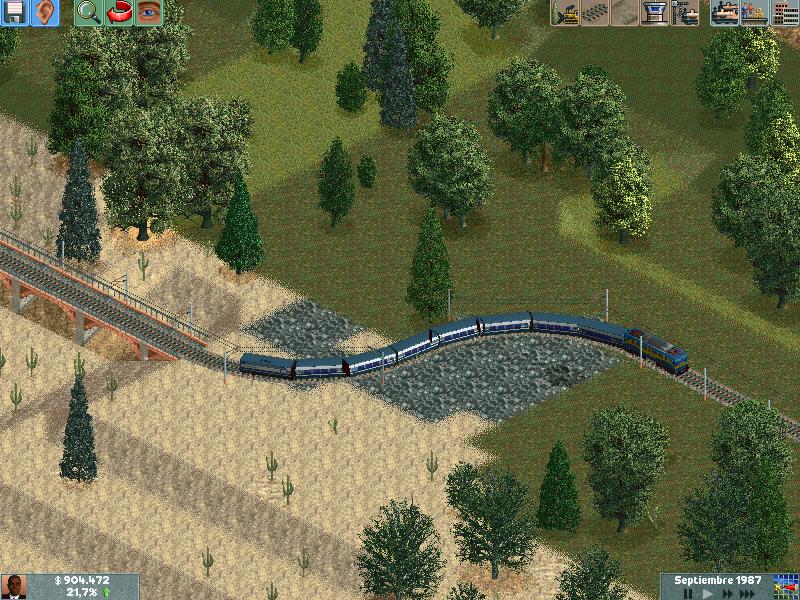
Task: Click the company owner portrait
Action: point(14,587)
